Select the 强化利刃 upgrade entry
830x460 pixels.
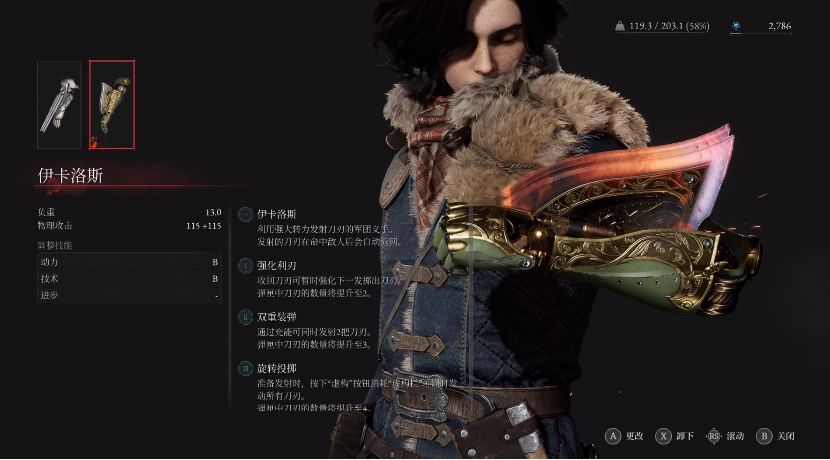click(278, 265)
